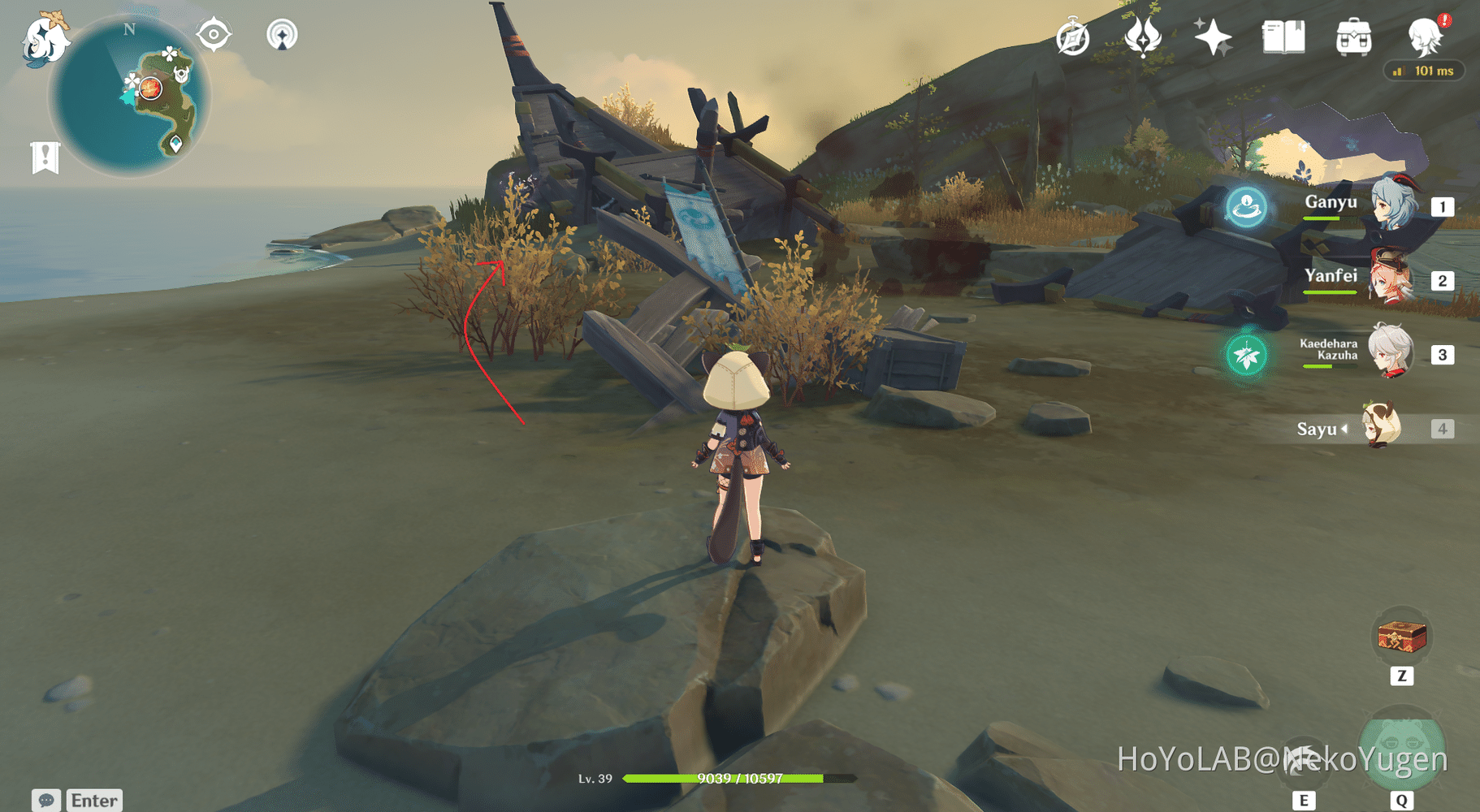Open the Battle Pass emblem icon
This screenshot has width=1480, height=812.
tap(1142, 37)
